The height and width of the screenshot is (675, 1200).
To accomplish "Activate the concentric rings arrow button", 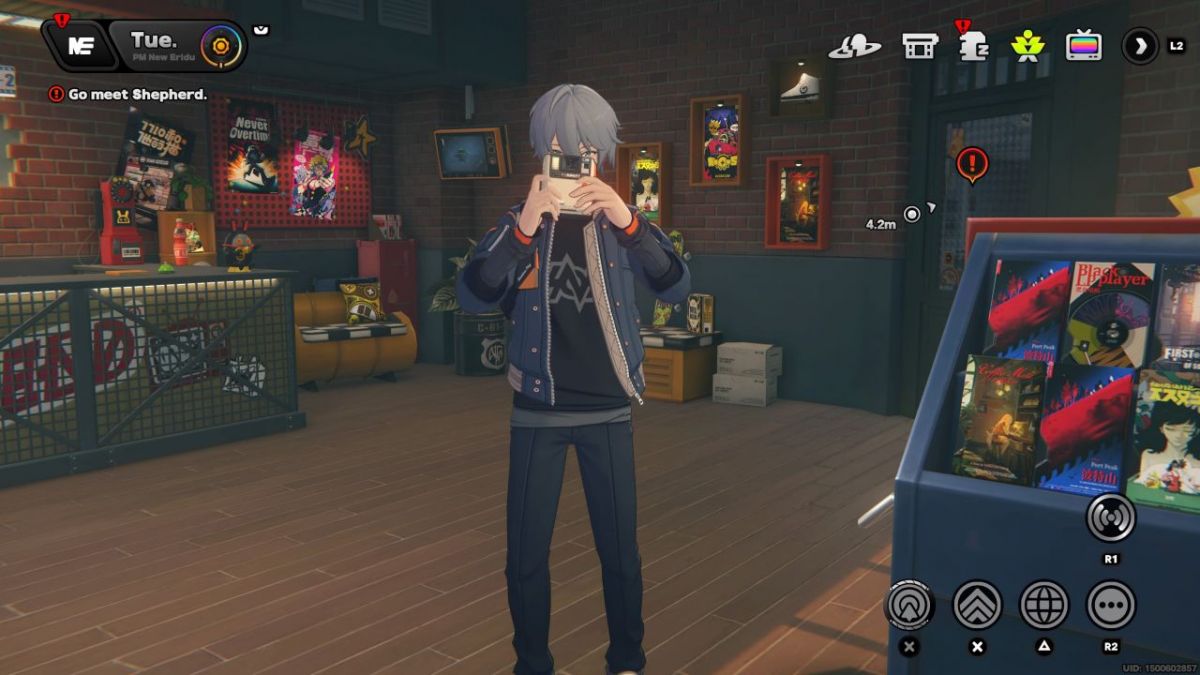I will [x=909, y=604].
